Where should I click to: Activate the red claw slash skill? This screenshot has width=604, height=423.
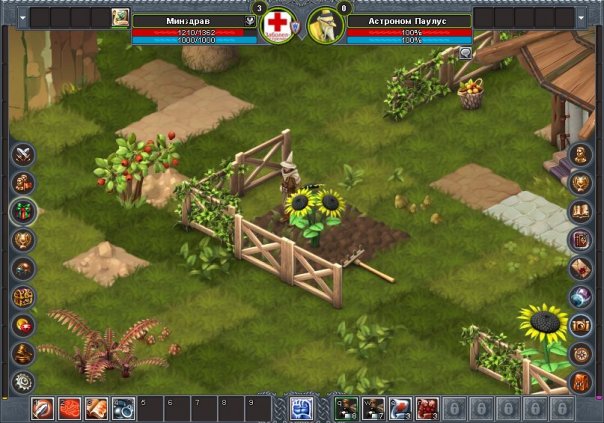click(x=69, y=408)
